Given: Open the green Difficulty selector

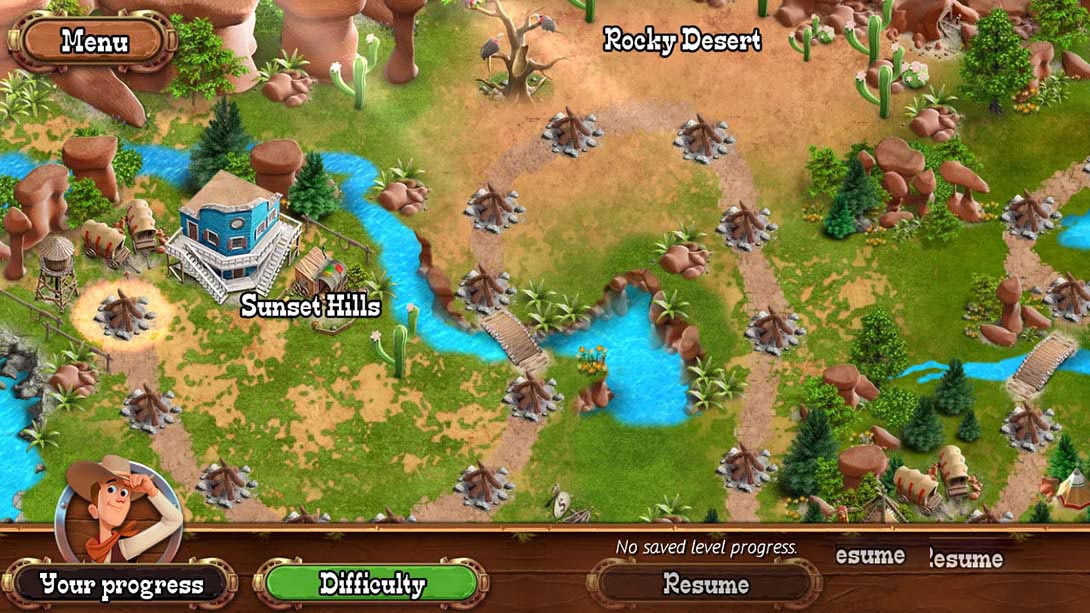Looking at the screenshot, I should point(372,584).
